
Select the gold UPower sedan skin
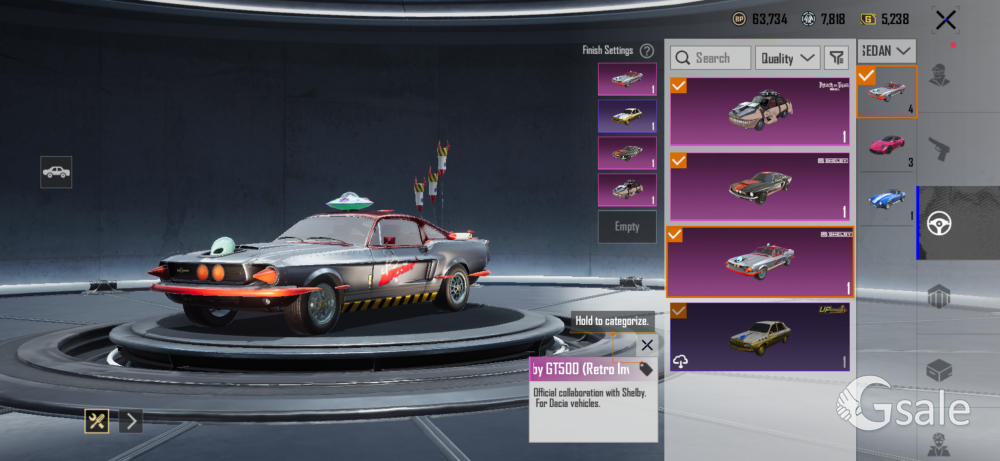coord(760,336)
